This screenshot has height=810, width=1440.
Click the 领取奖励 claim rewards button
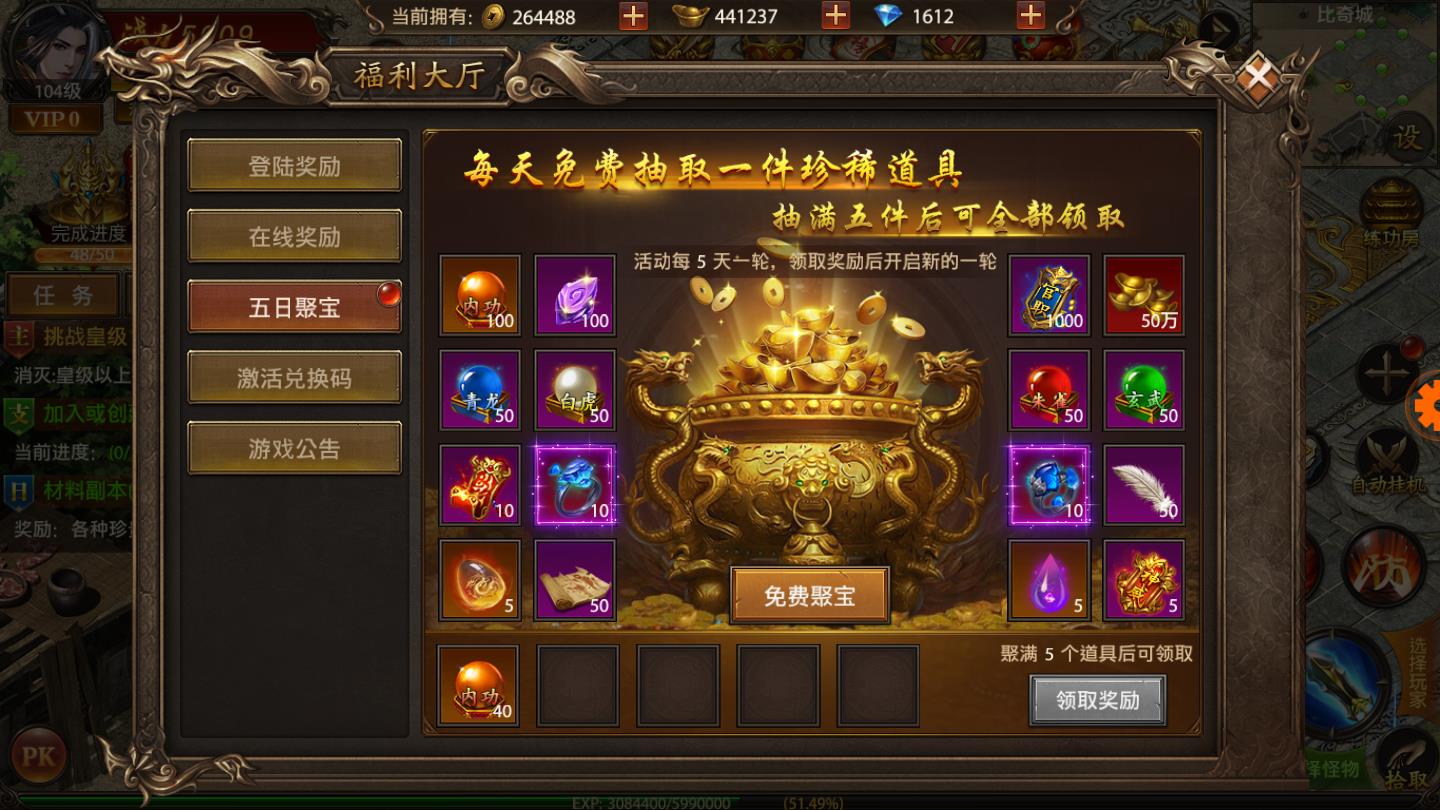pos(1098,701)
